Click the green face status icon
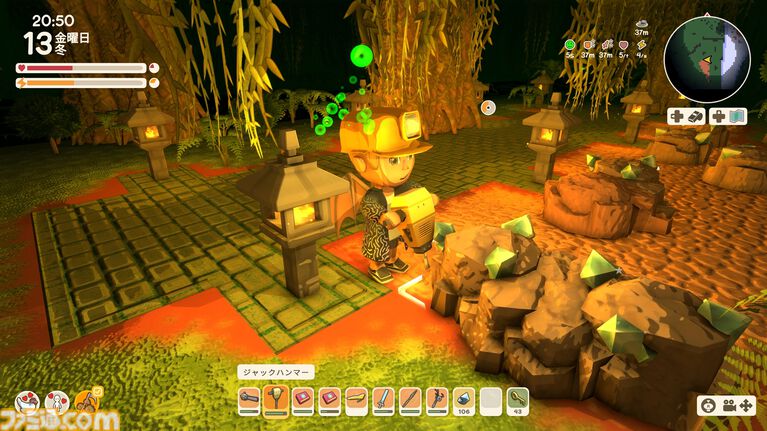This screenshot has width=767, height=431. coord(569,45)
